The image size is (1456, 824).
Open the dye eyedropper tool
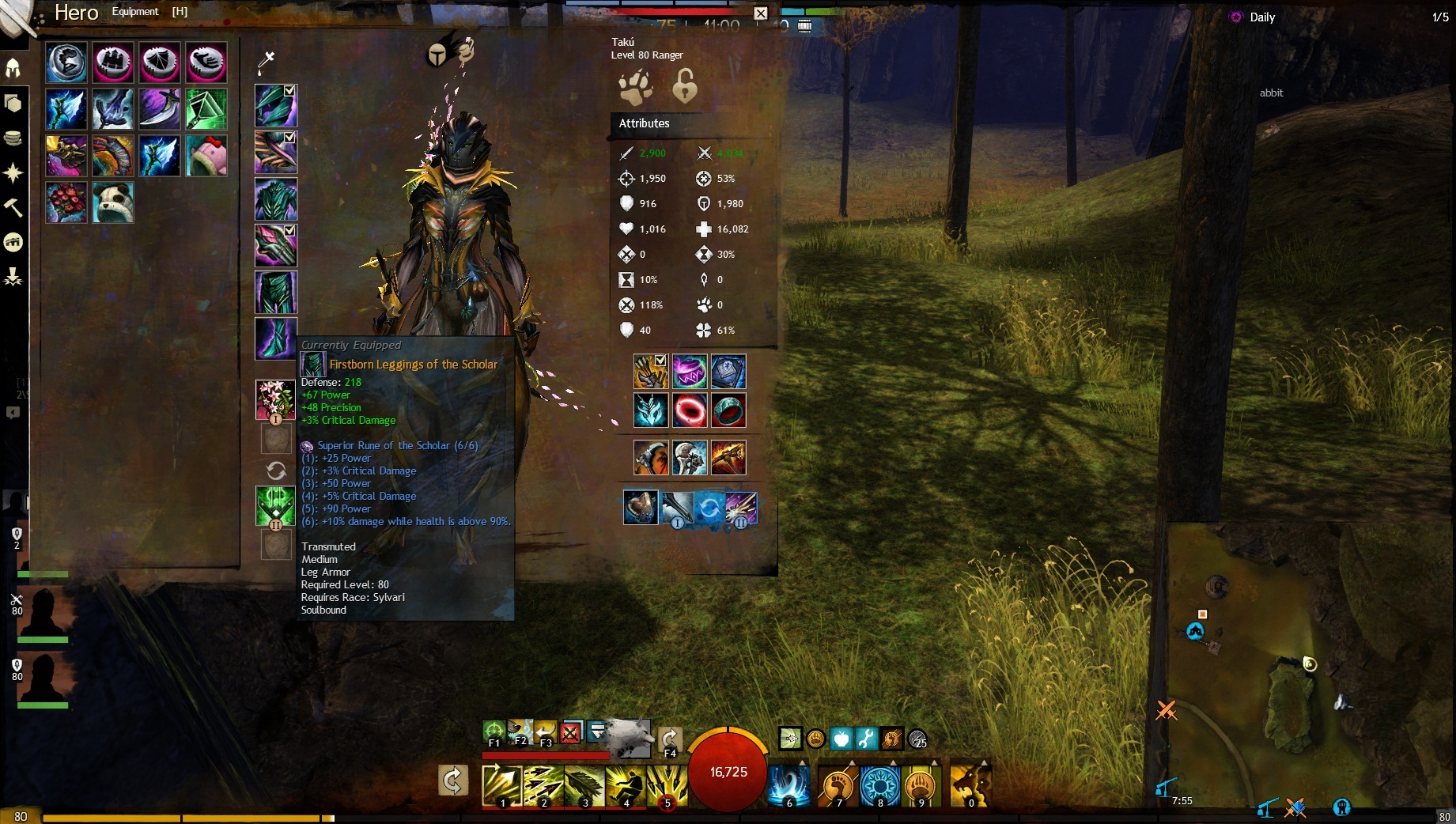pyautogui.click(x=266, y=61)
